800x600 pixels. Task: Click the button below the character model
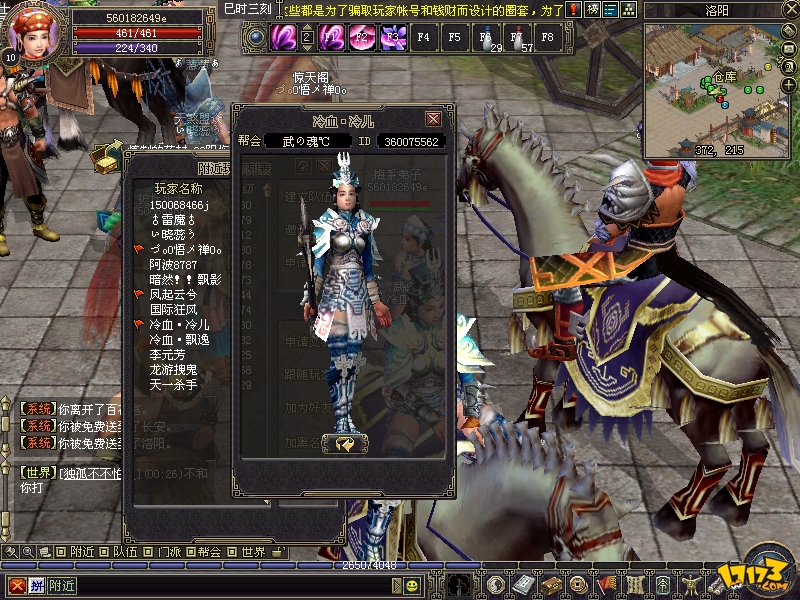[345, 443]
